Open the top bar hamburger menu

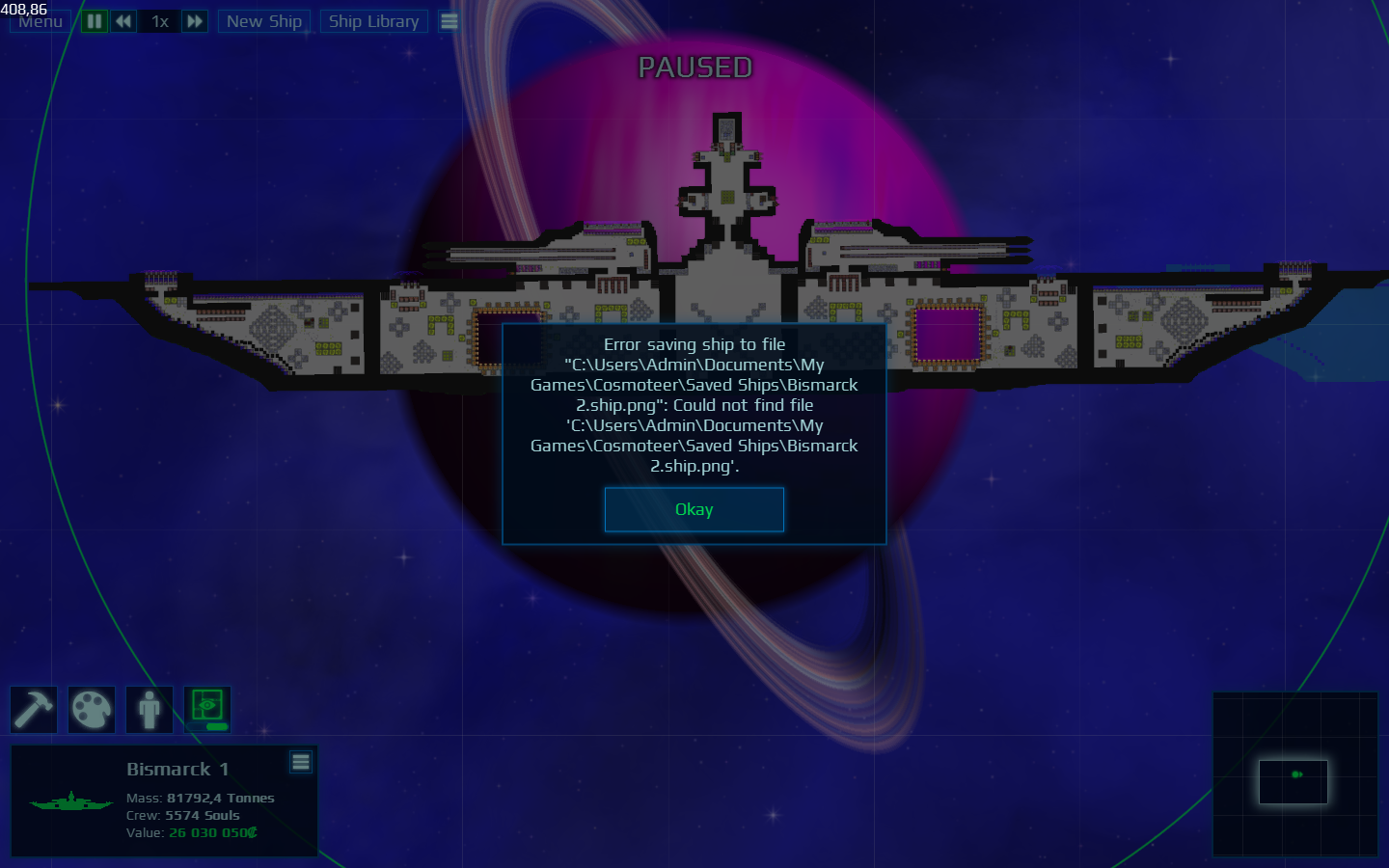449,21
